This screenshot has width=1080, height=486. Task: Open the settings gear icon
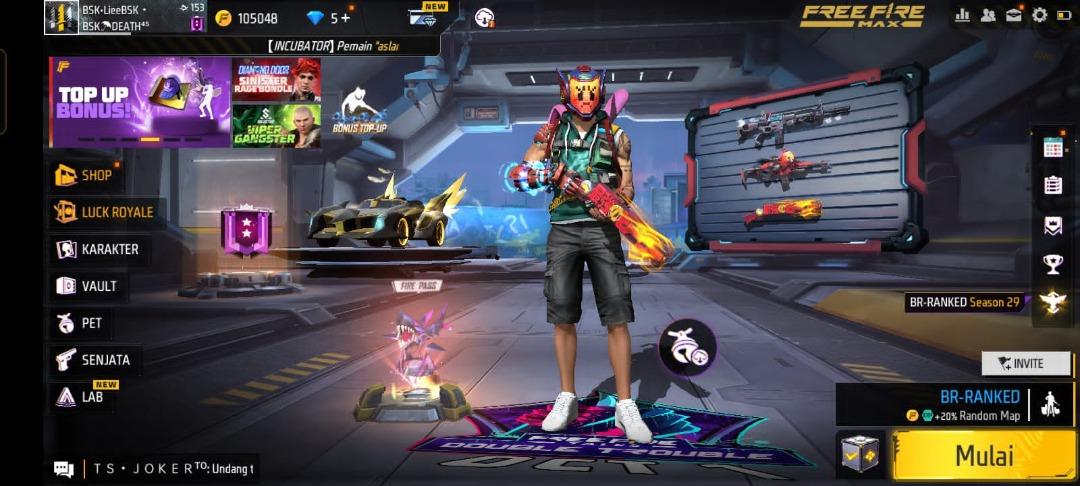[1039, 15]
